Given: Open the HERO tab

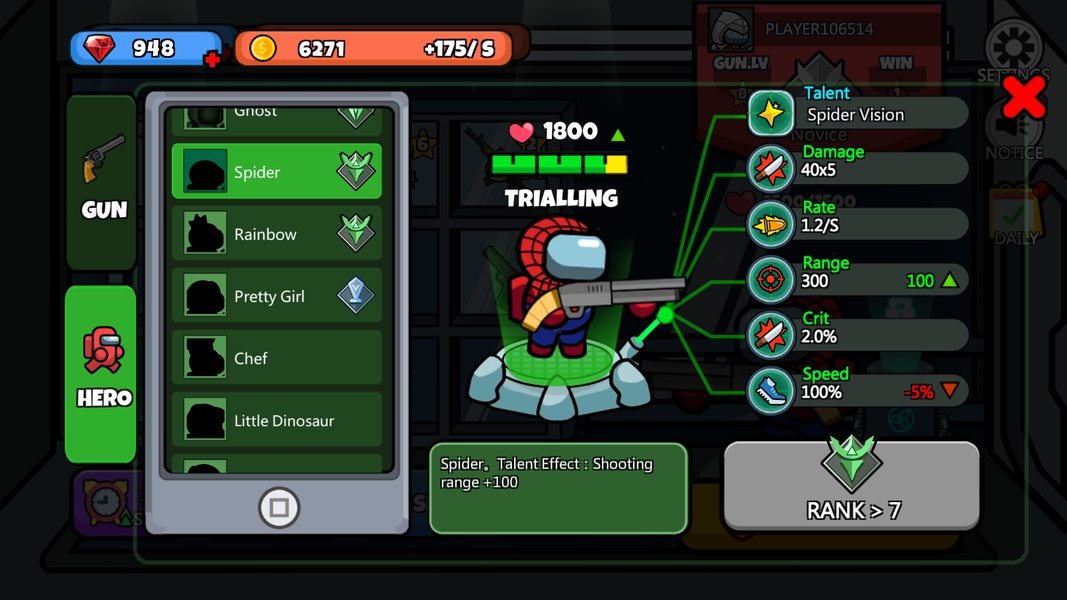Looking at the screenshot, I should [x=102, y=372].
